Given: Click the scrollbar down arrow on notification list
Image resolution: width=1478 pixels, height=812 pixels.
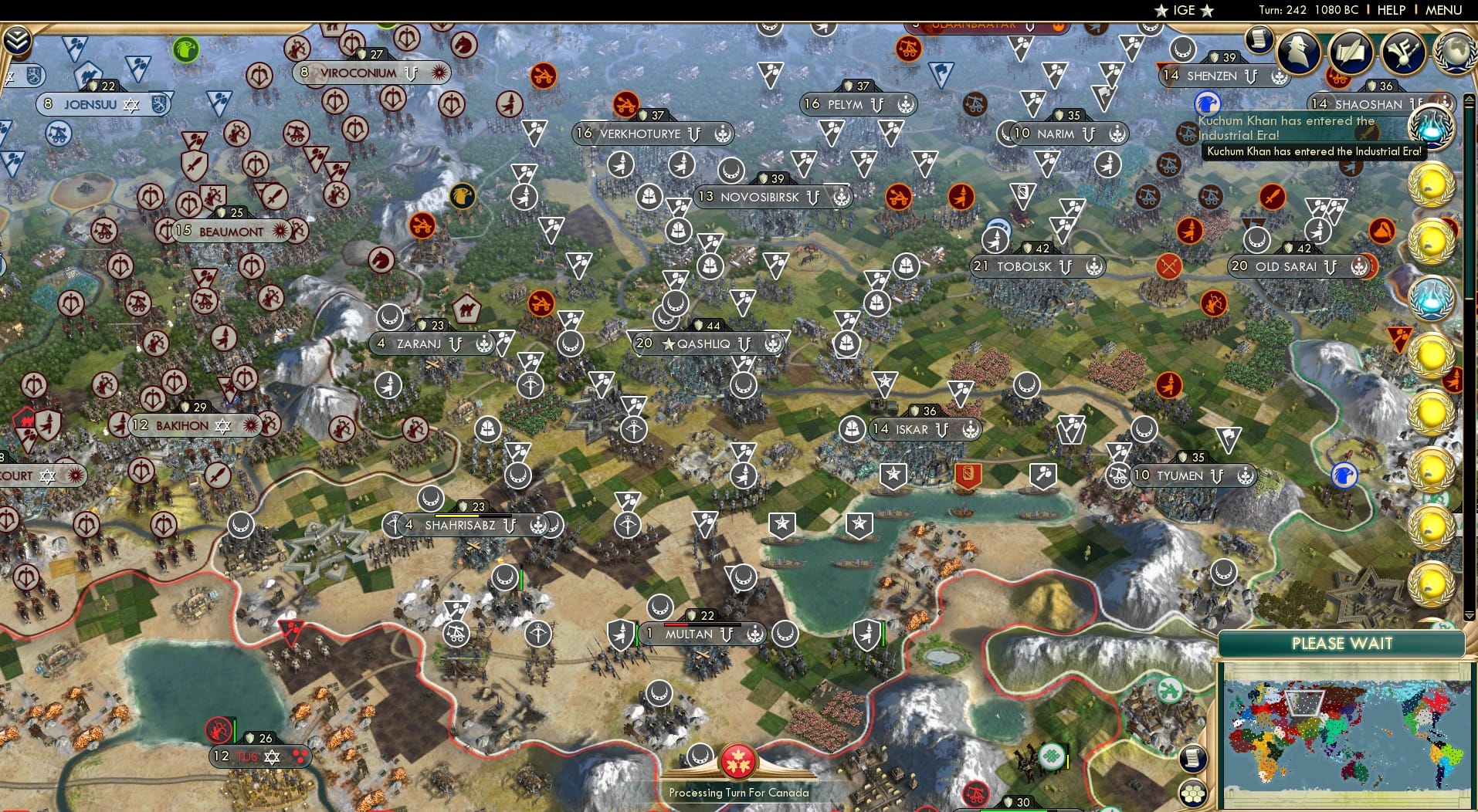Looking at the screenshot, I should coord(1469,614).
